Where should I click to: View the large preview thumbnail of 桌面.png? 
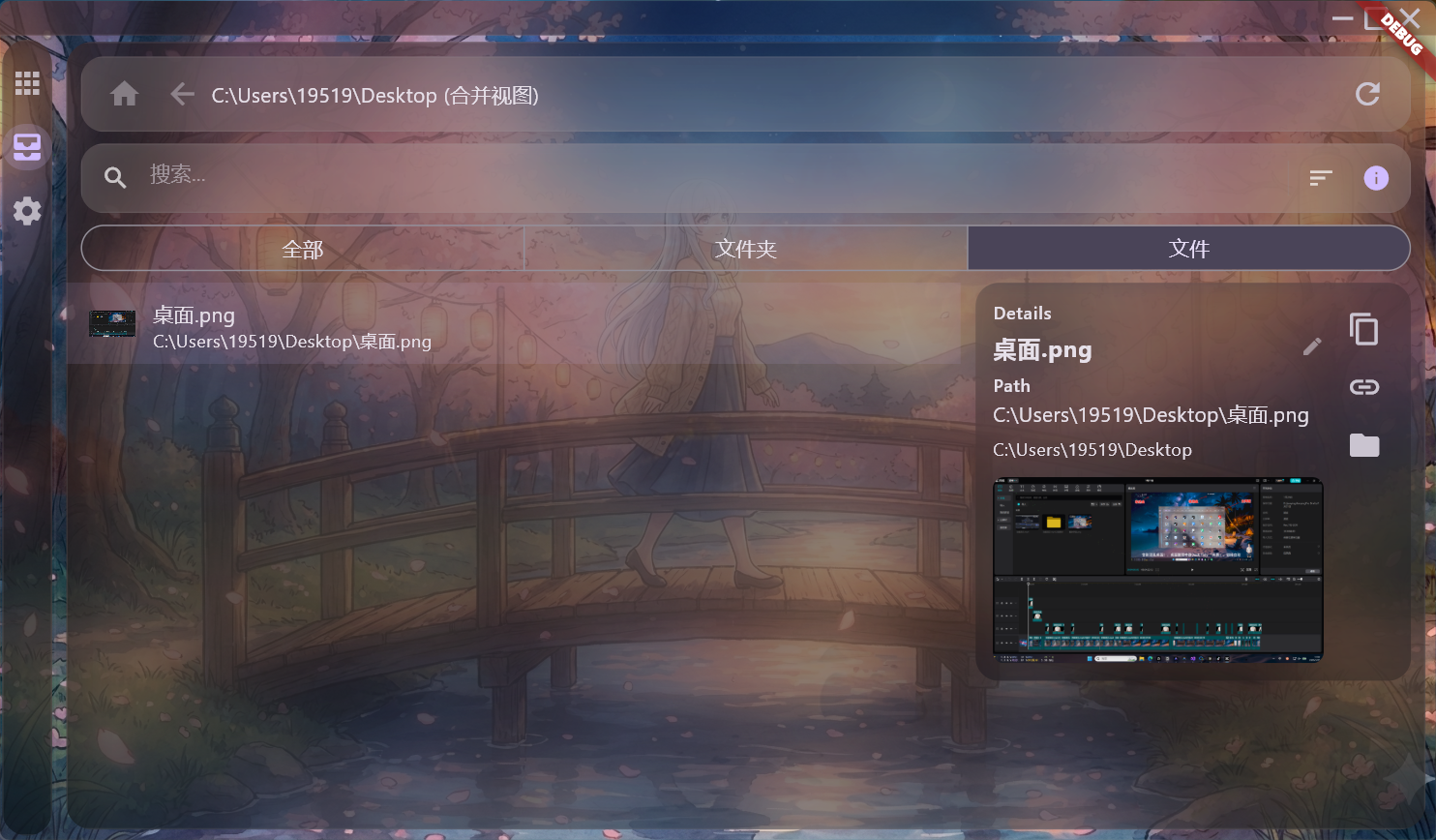tap(1156, 569)
